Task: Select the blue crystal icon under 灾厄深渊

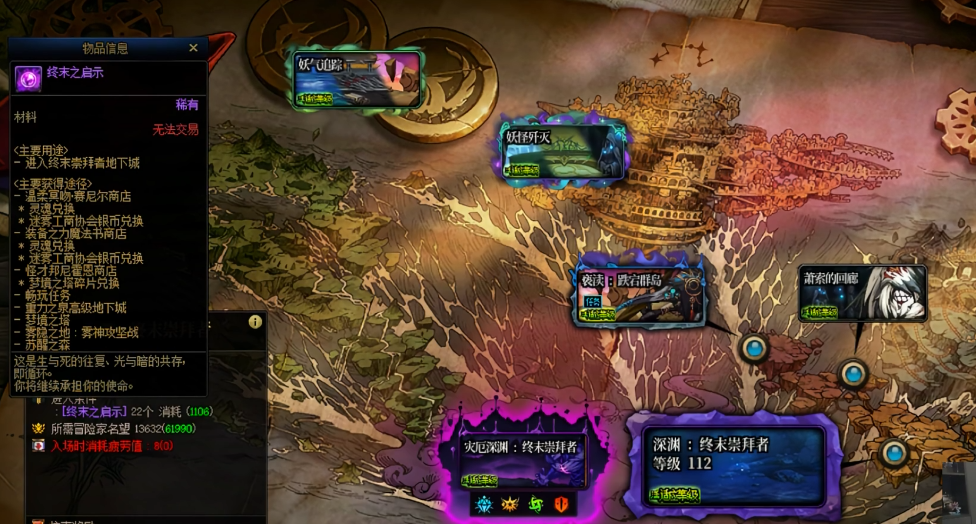Action: pos(483,504)
